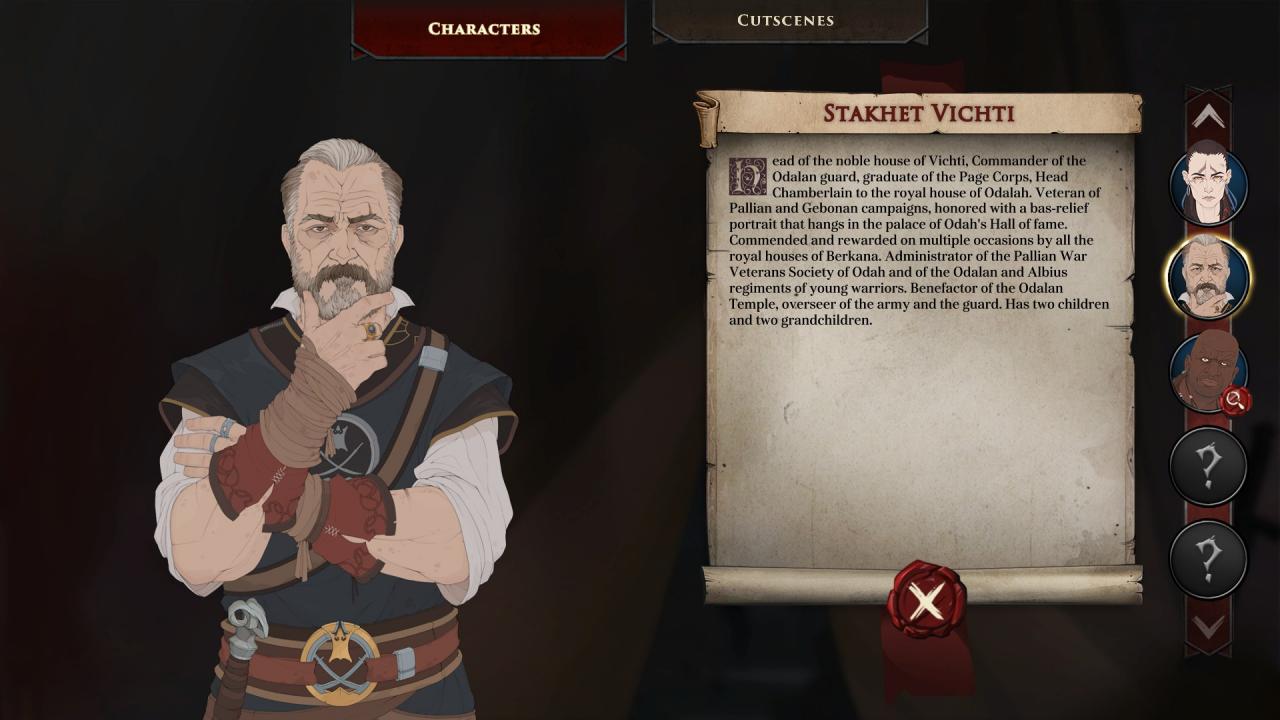This screenshot has height=720, width=1280.
Task: Click the down arrow below the portraits
Action: coord(1208,627)
